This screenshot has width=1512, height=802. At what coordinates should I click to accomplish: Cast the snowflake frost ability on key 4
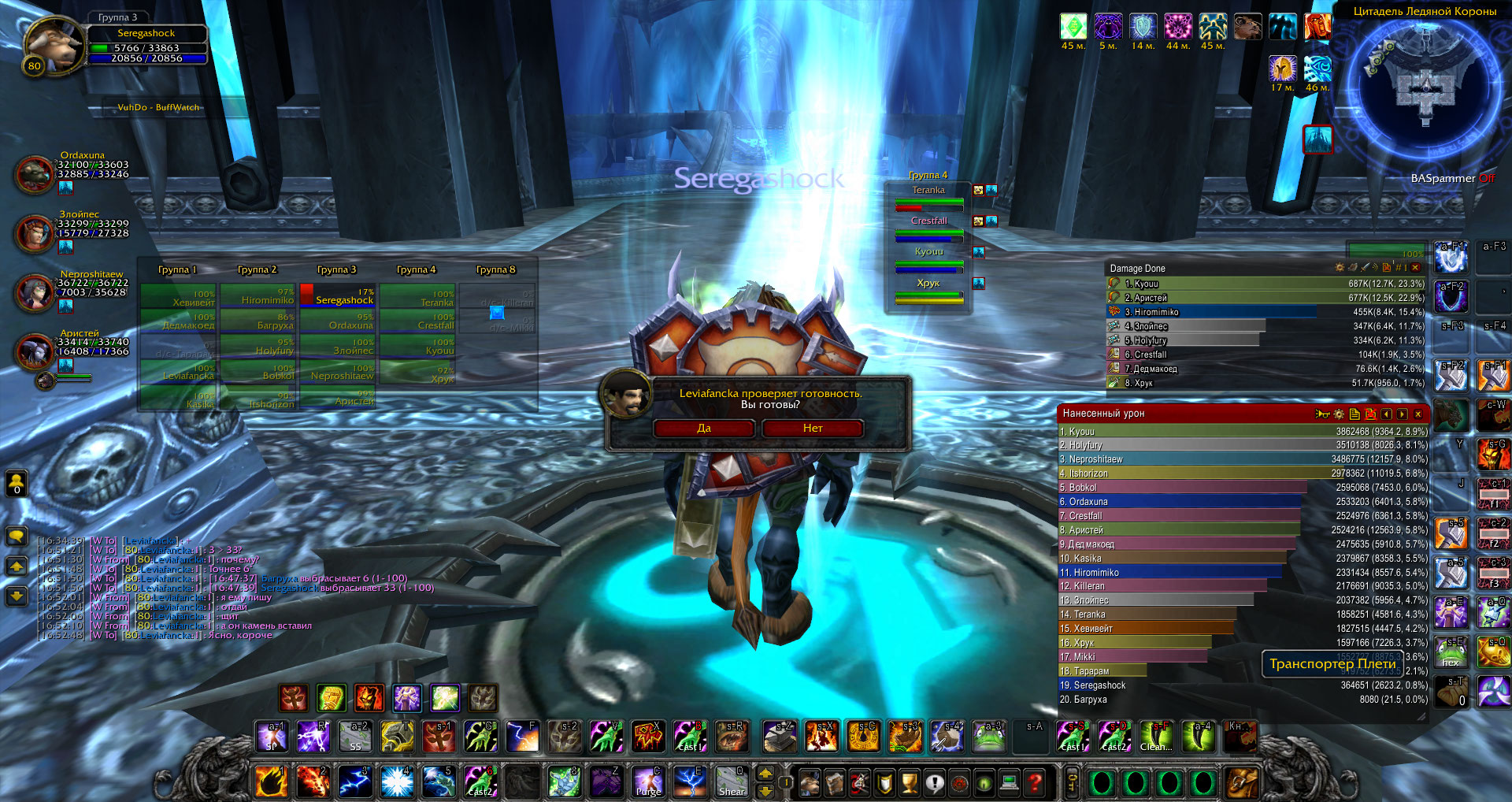396,782
